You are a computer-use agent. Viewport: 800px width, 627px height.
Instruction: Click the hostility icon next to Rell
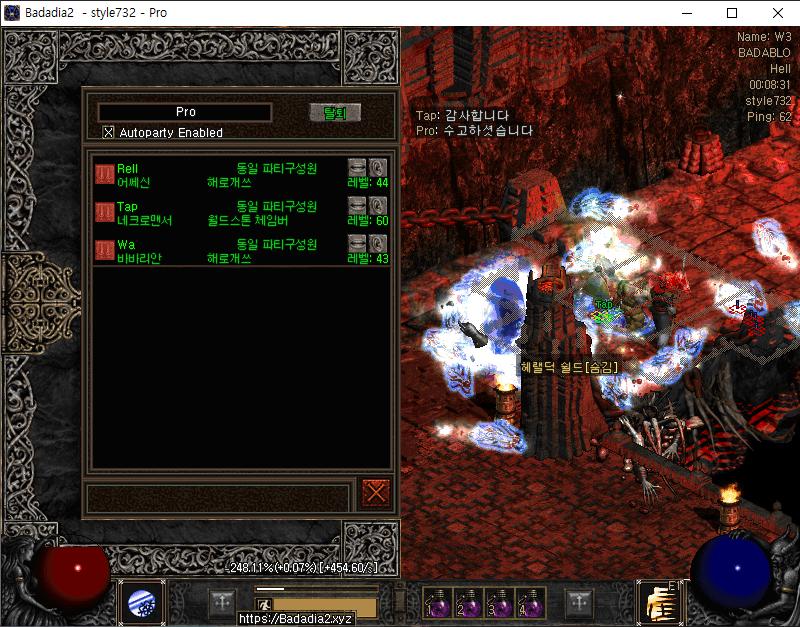click(x=104, y=174)
